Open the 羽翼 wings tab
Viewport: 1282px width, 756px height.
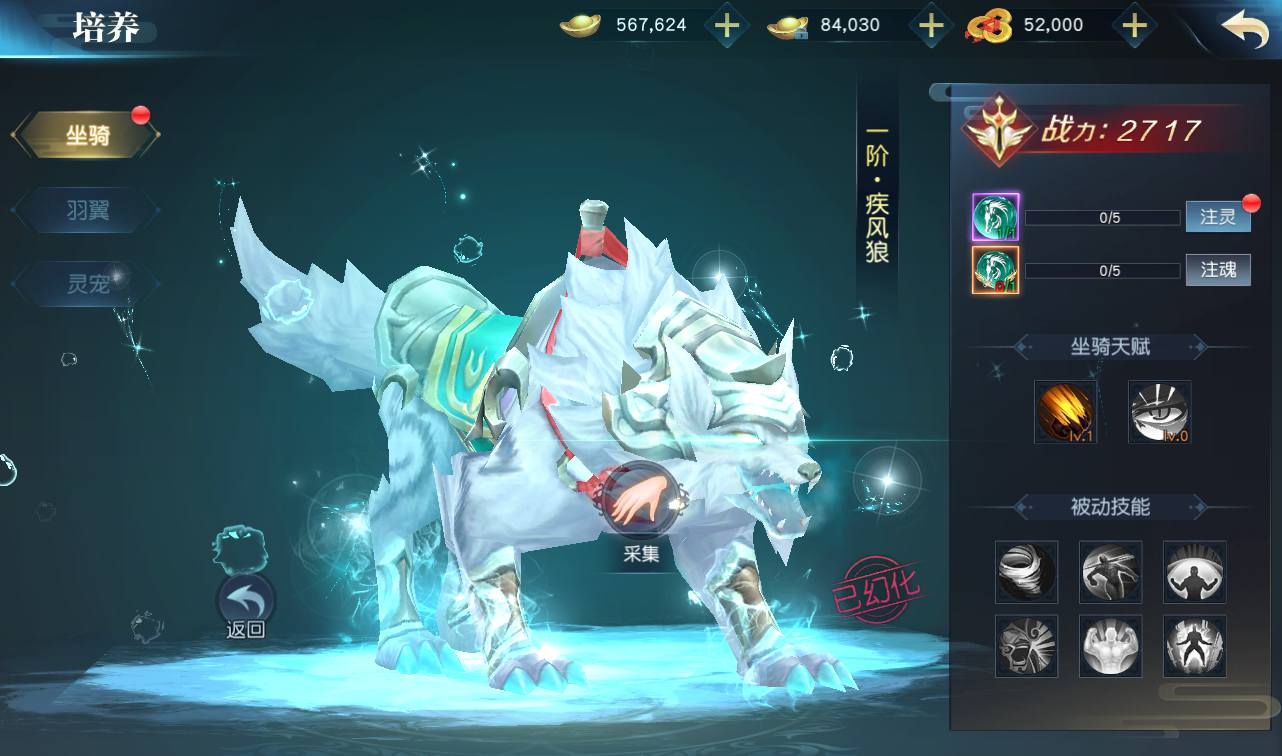[87, 210]
